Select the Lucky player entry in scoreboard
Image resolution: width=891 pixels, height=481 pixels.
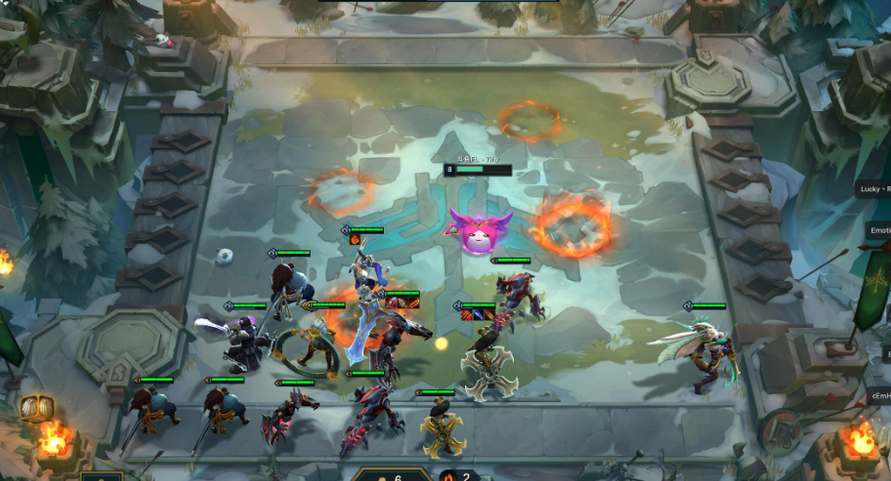point(873,188)
